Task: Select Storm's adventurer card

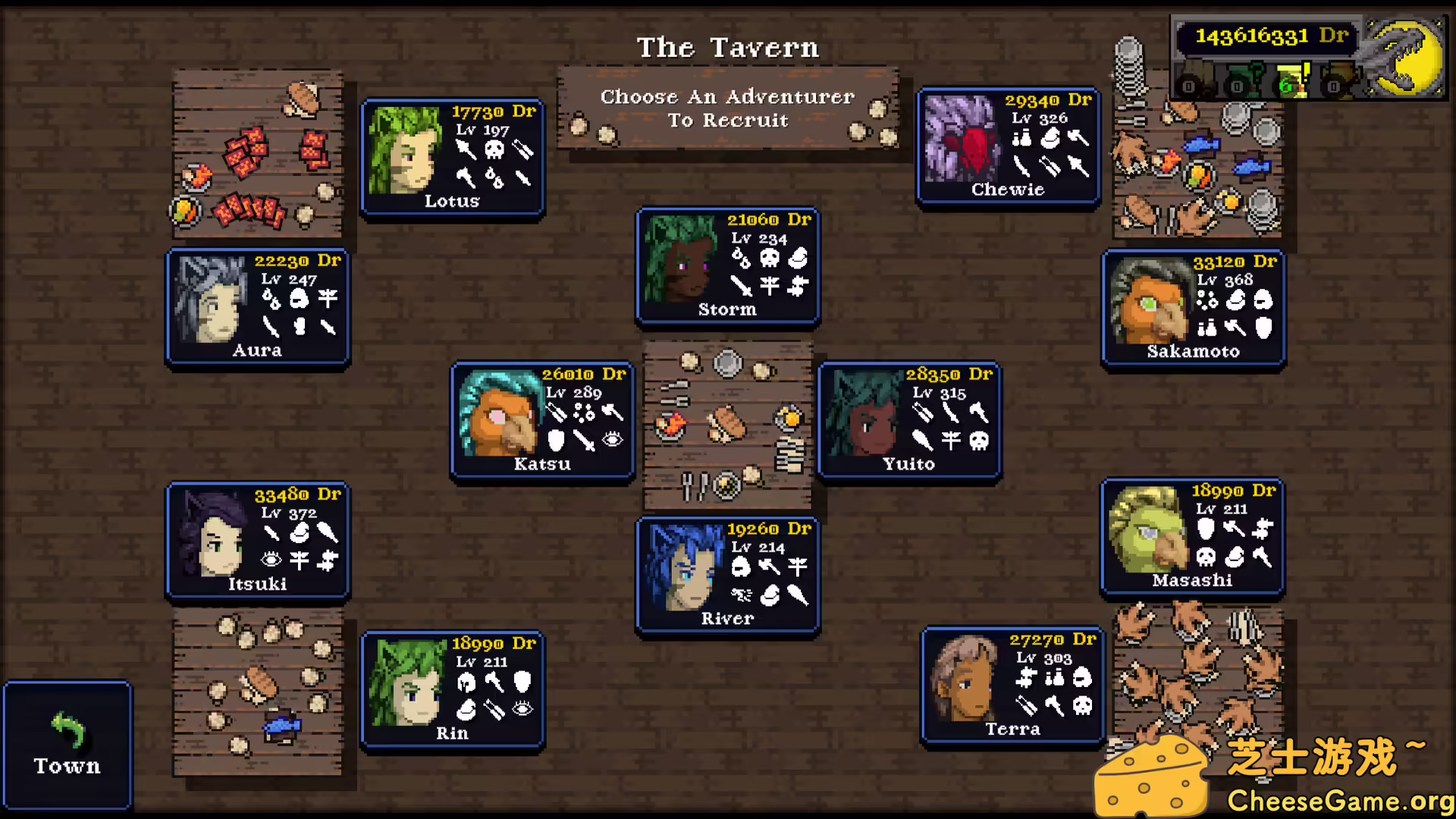Action: tap(726, 267)
